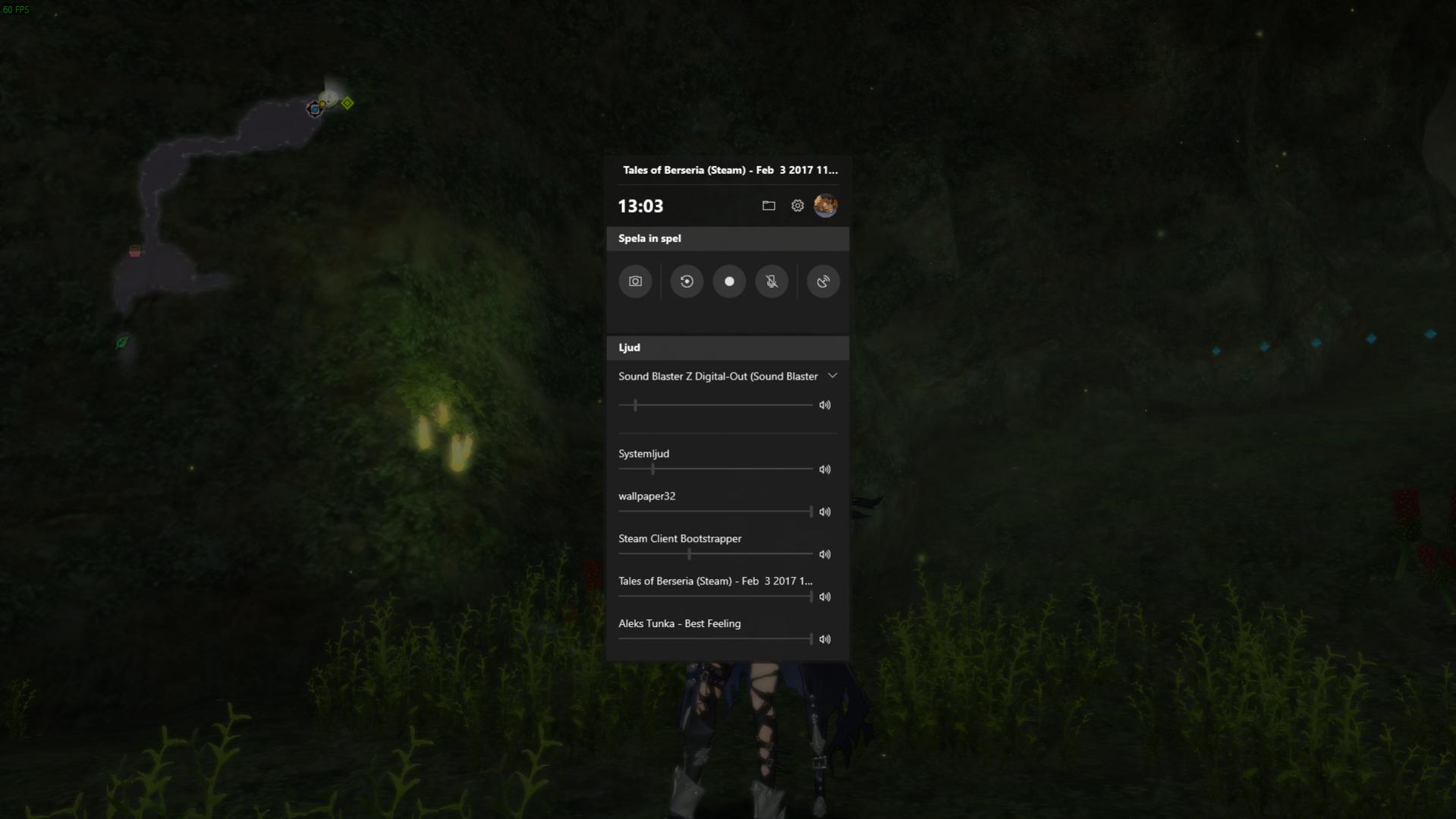Lower the Systemljud volume slider

click(653, 469)
